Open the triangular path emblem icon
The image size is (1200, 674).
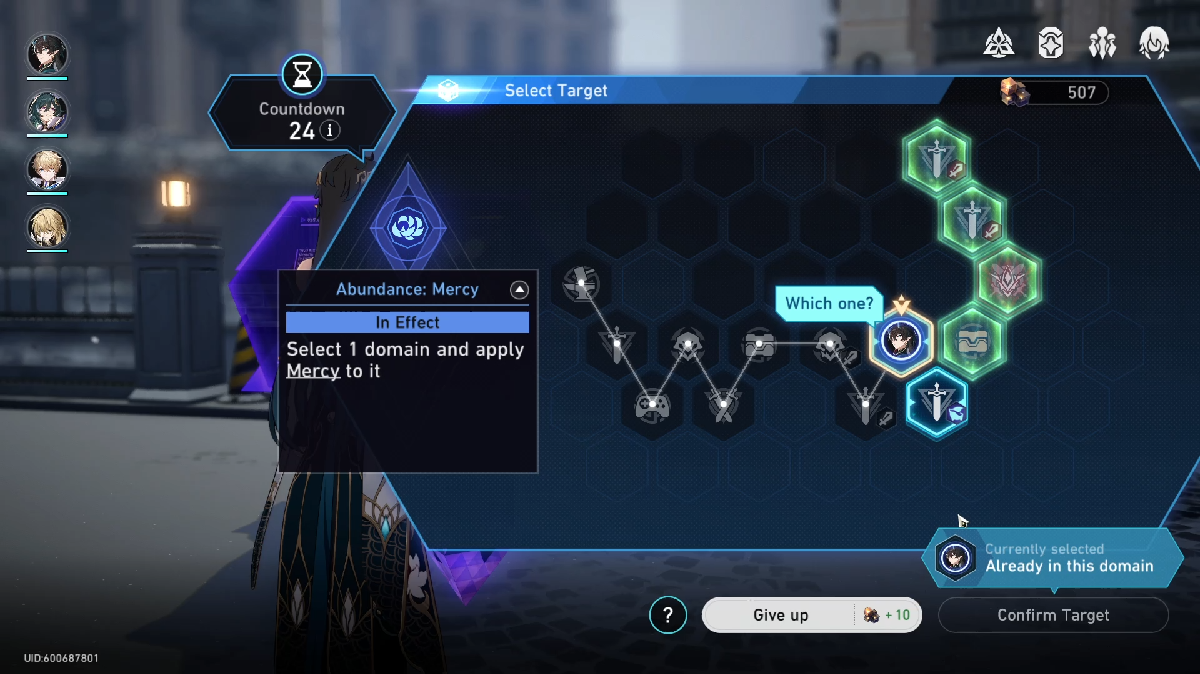pos(999,43)
